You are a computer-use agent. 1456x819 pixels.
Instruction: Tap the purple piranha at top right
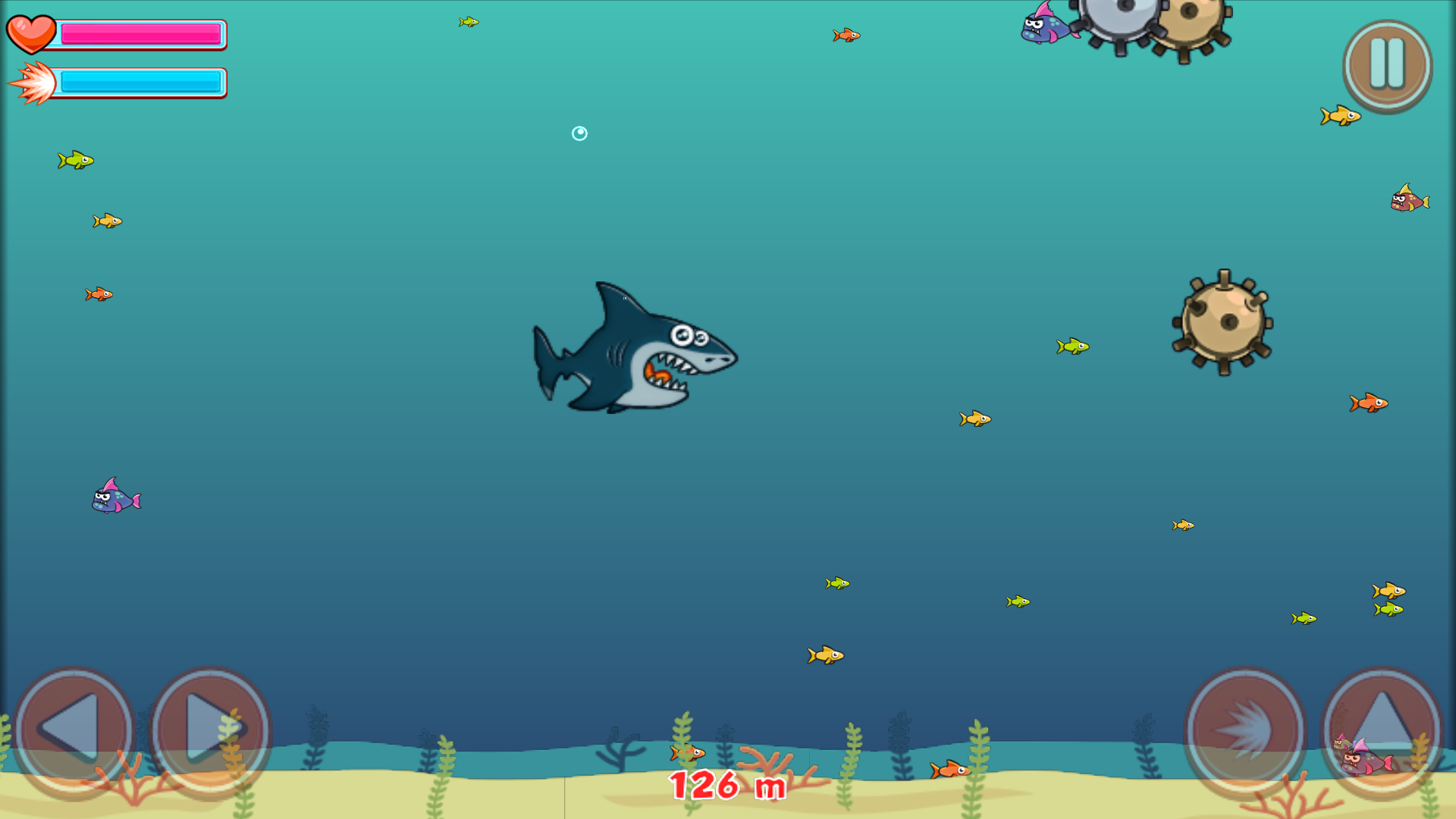click(x=1046, y=30)
